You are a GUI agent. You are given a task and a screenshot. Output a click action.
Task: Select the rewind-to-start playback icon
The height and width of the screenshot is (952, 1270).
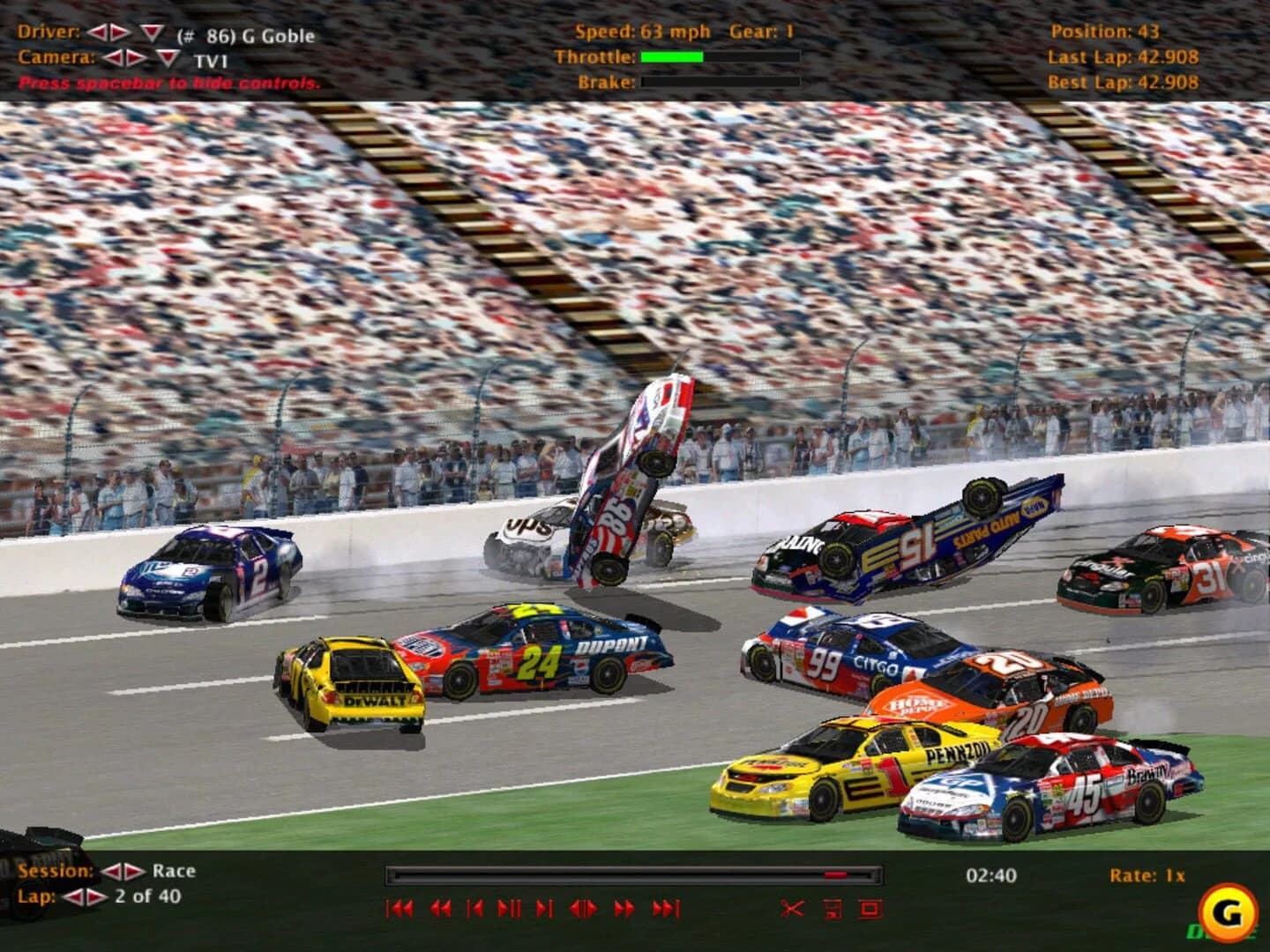click(400, 909)
